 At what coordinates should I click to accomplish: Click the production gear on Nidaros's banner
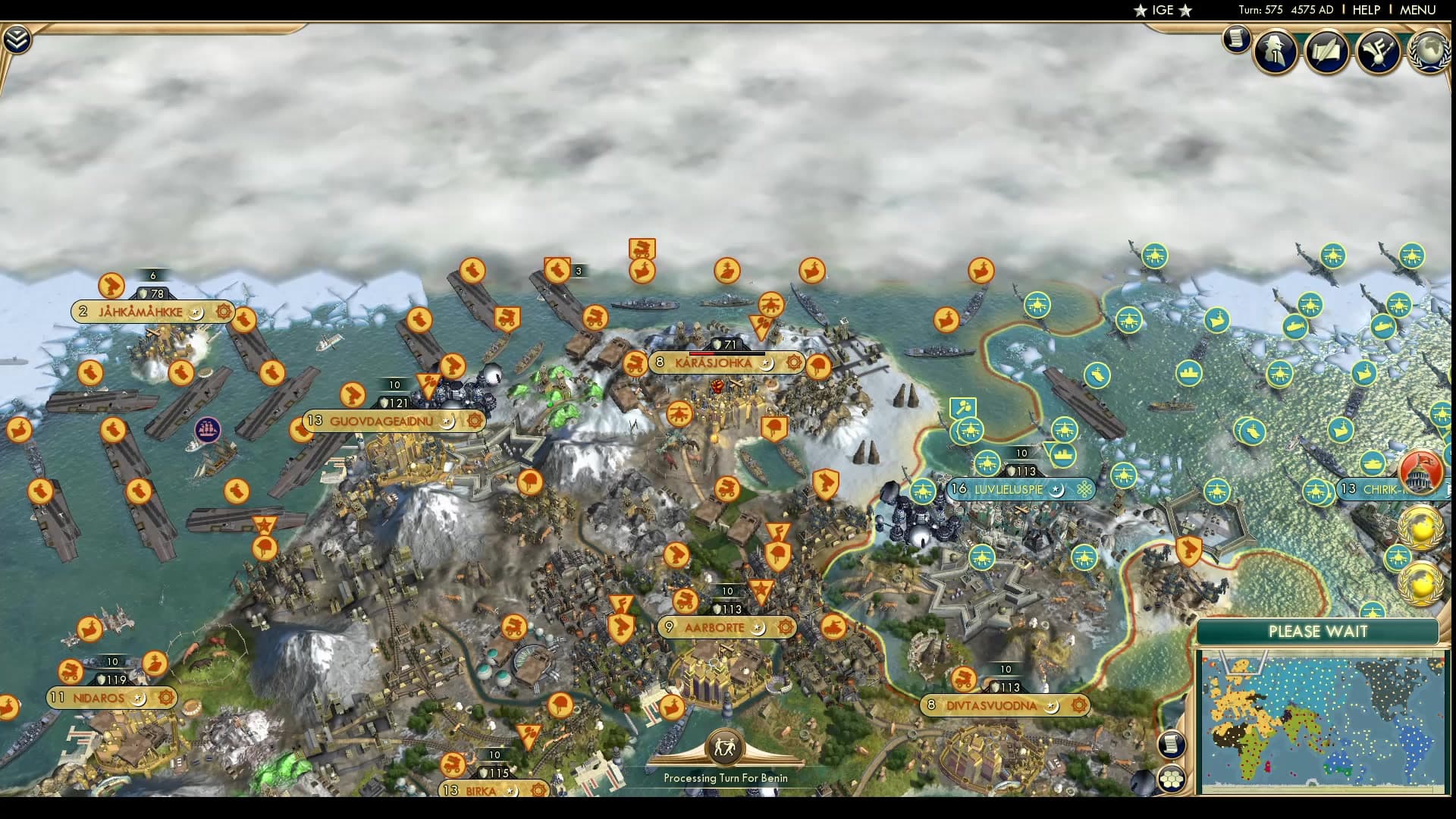pos(165,697)
